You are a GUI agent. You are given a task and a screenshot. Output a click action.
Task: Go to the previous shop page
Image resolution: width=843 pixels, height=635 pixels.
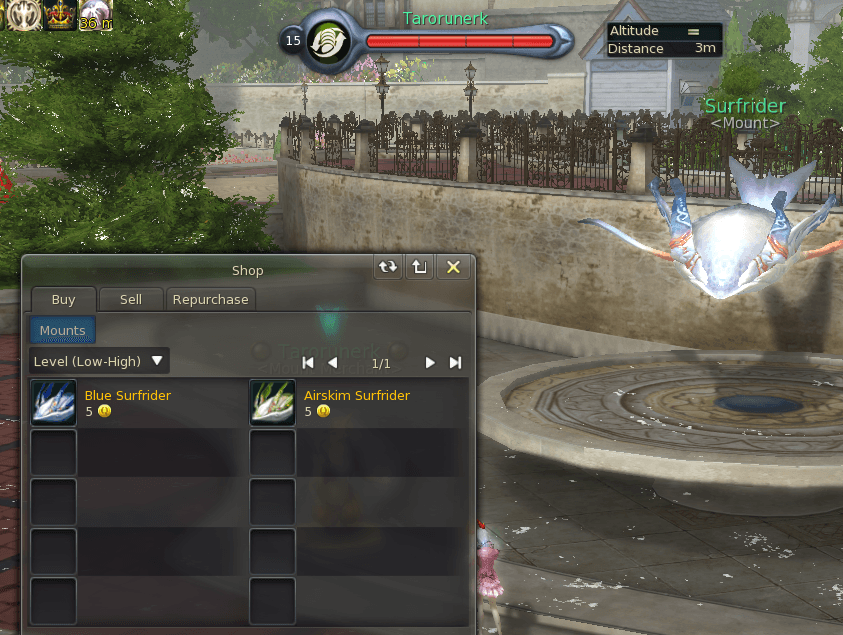tap(332, 362)
